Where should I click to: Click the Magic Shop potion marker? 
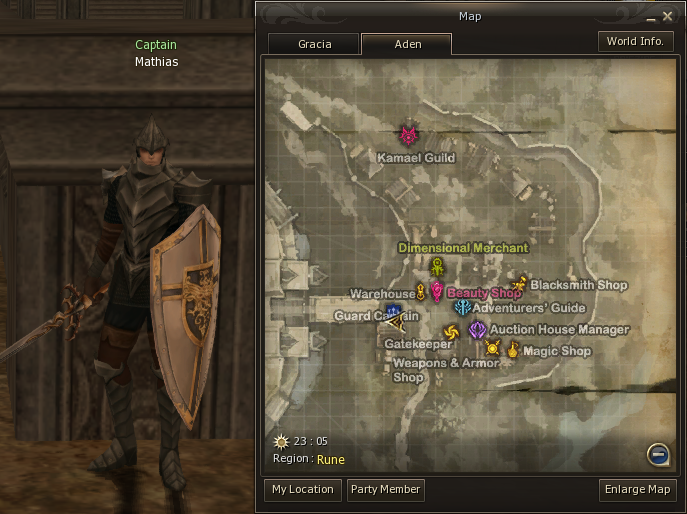pyautogui.click(x=513, y=349)
